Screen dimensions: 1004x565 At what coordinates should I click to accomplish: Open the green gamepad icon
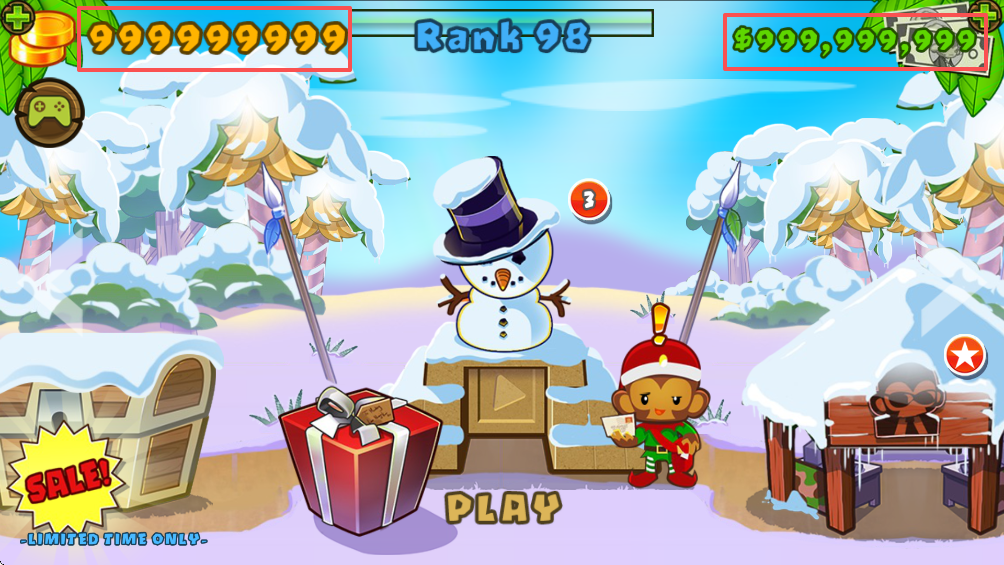coord(46,113)
